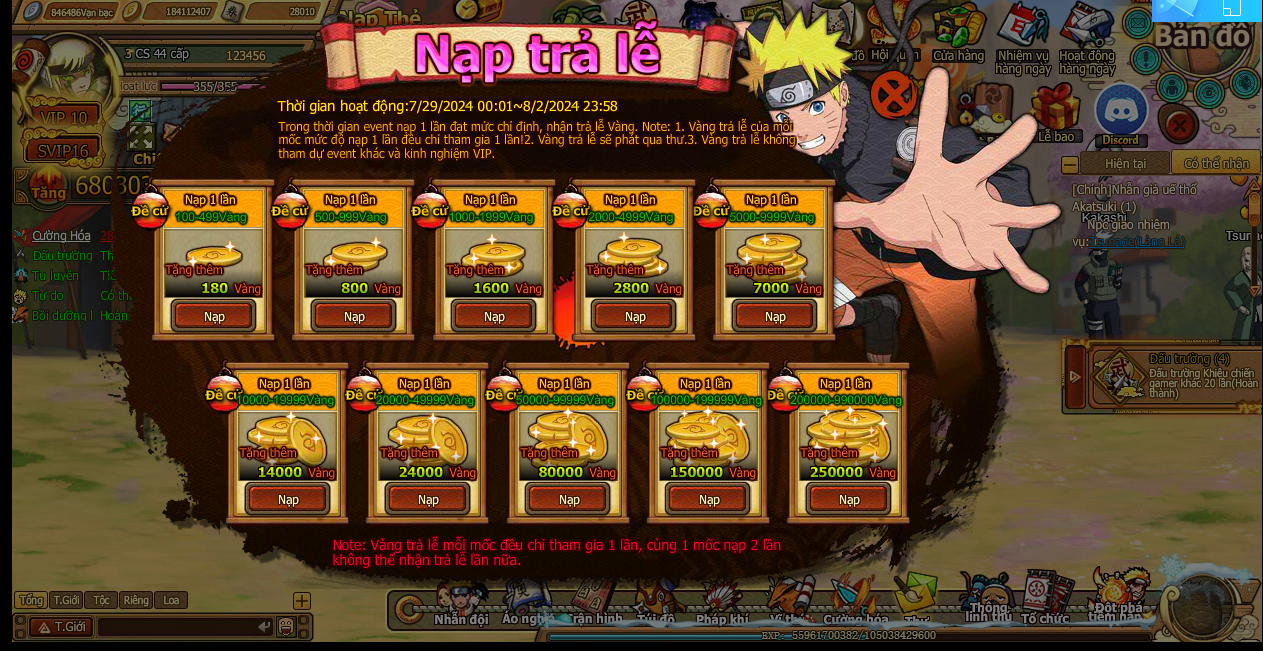Switch to the Hiện tại quest tab
The height and width of the screenshot is (651, 1263).
pyautogui.click(x=1124, y=163)
